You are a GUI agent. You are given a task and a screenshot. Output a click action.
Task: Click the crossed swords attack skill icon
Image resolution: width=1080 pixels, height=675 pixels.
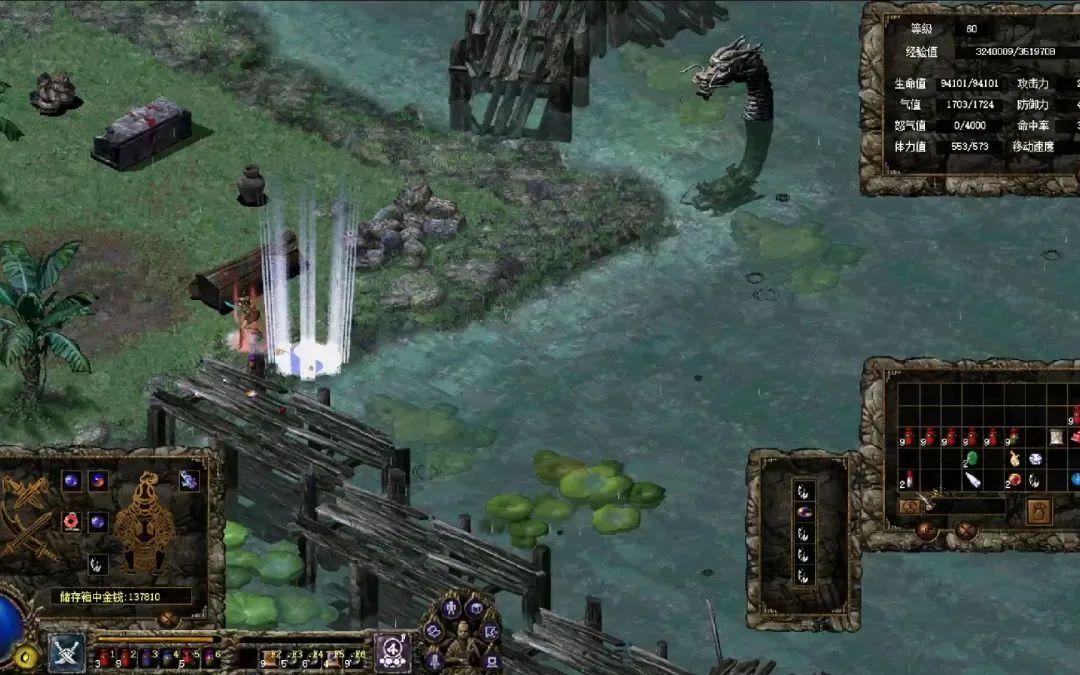coord(67,651)
